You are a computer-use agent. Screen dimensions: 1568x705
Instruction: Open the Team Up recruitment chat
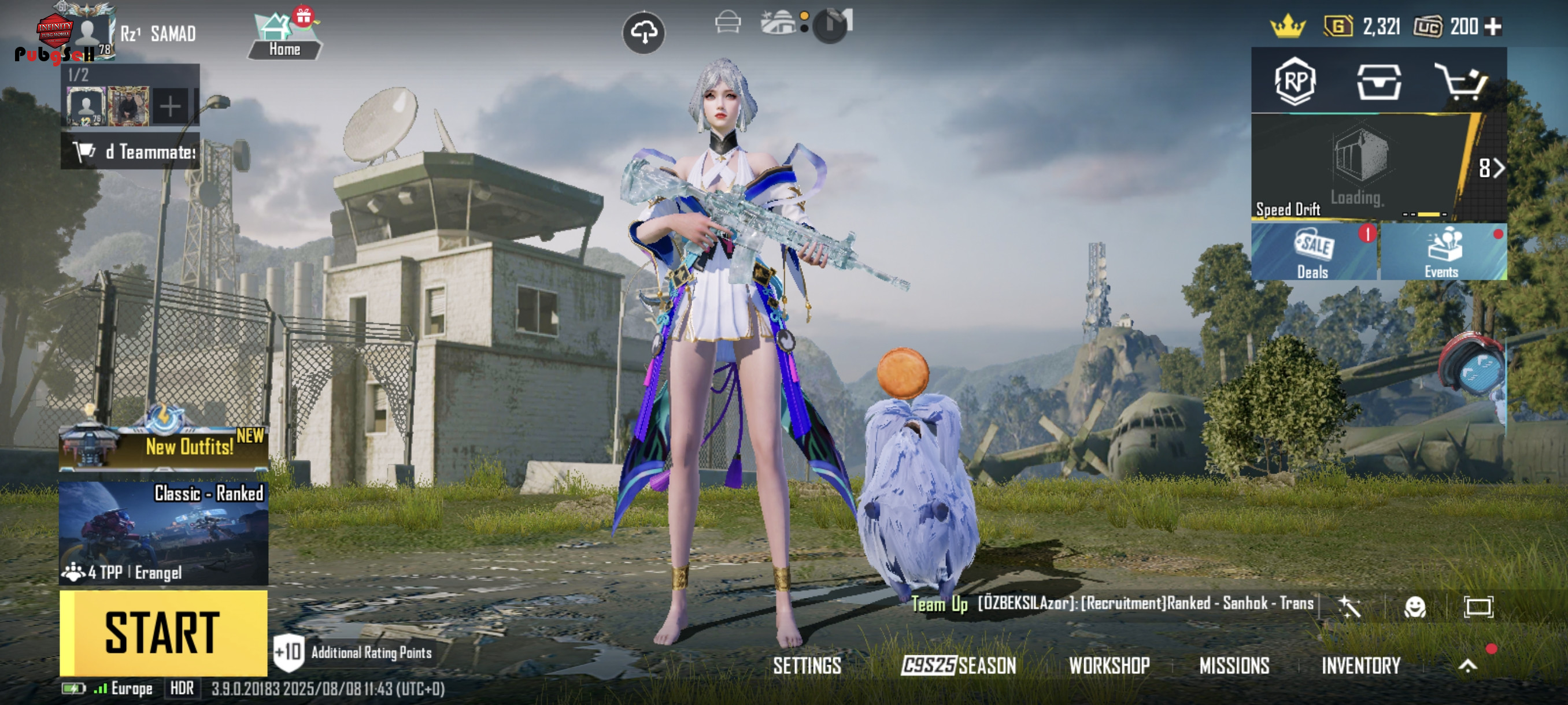click(1113, 603)
